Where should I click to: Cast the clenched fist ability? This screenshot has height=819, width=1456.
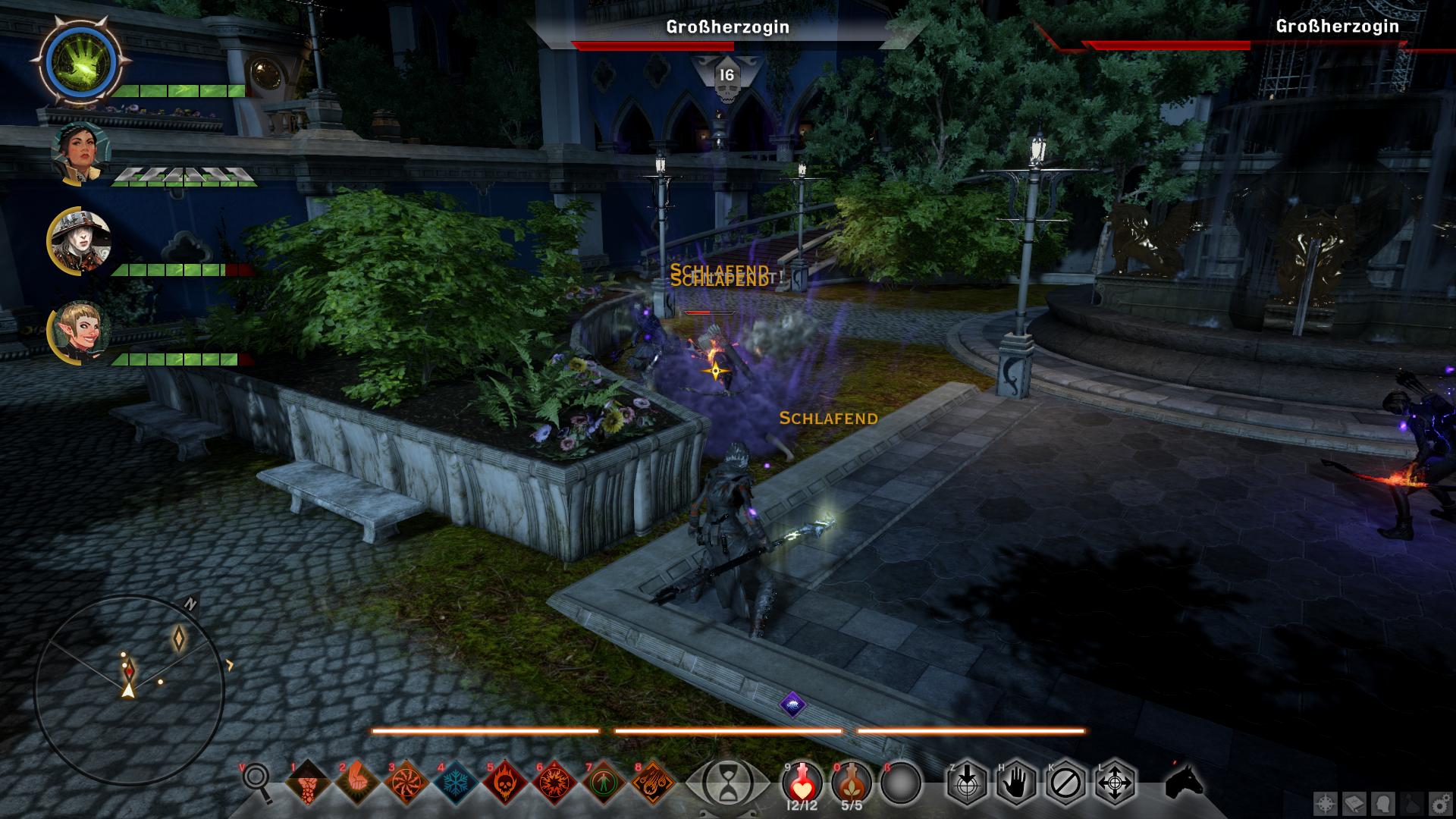click(x=356, y=783)
